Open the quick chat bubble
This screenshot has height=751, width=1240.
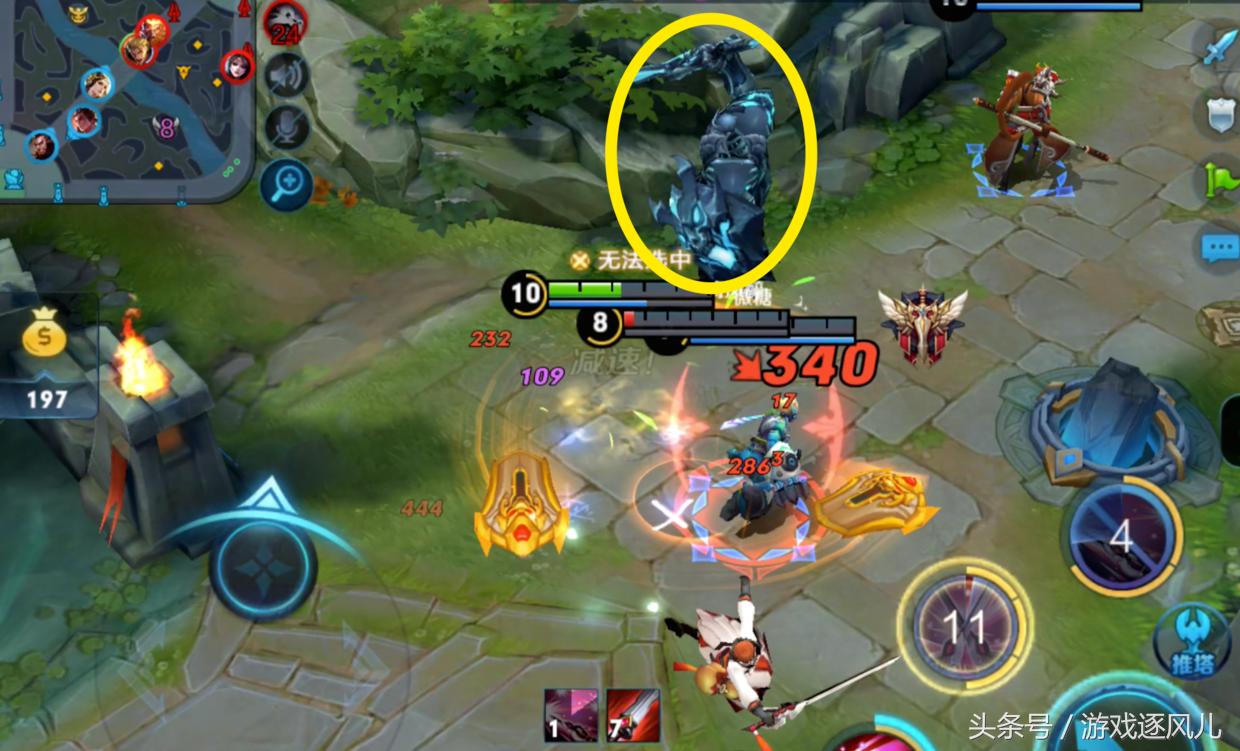(x=1221, y=247)
